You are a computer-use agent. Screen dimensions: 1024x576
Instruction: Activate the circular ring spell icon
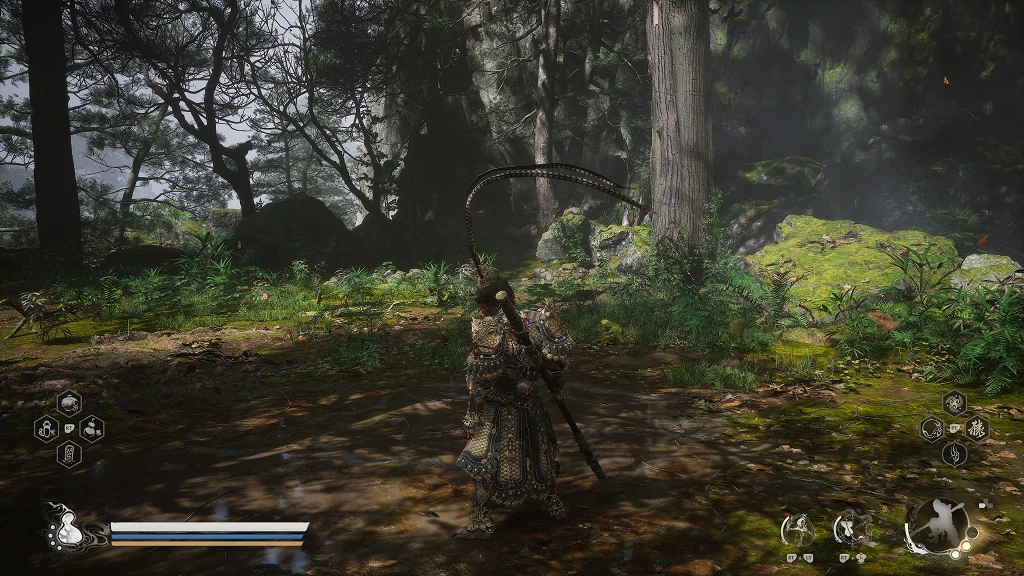pyautogui.click(x=931, y=430)
